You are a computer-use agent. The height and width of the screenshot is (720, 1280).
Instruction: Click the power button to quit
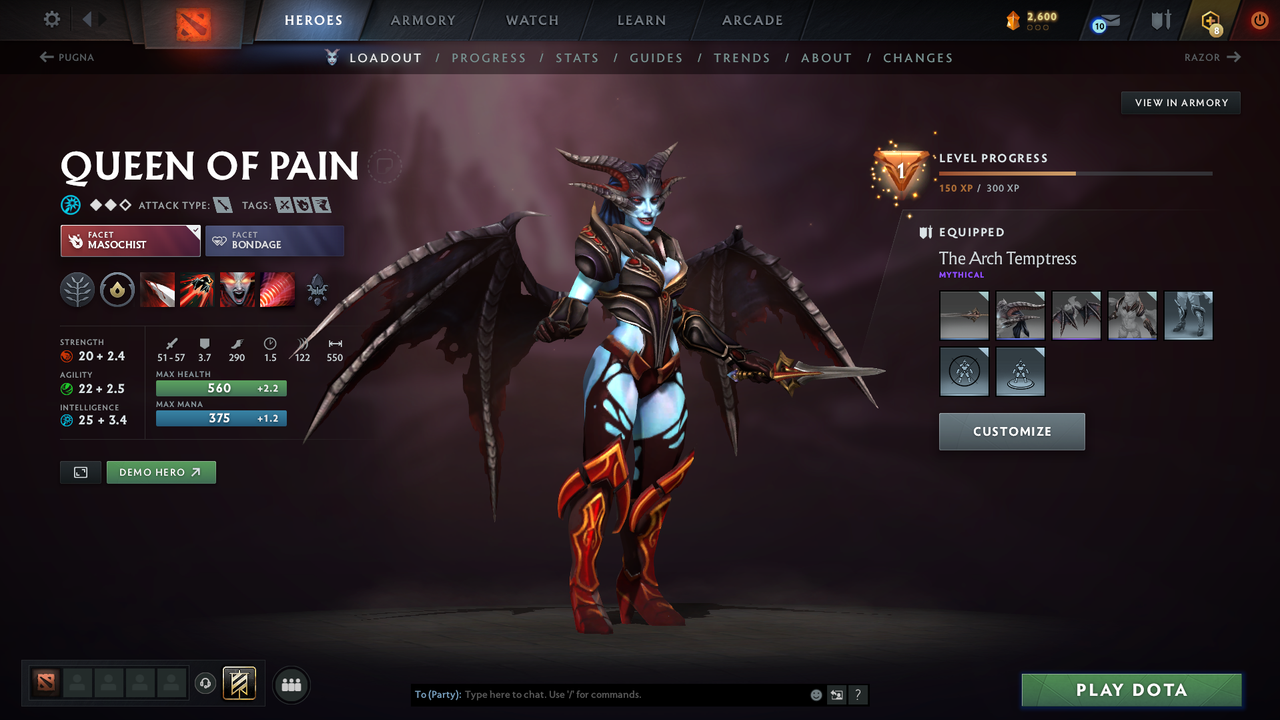[x=1259, y=20]
